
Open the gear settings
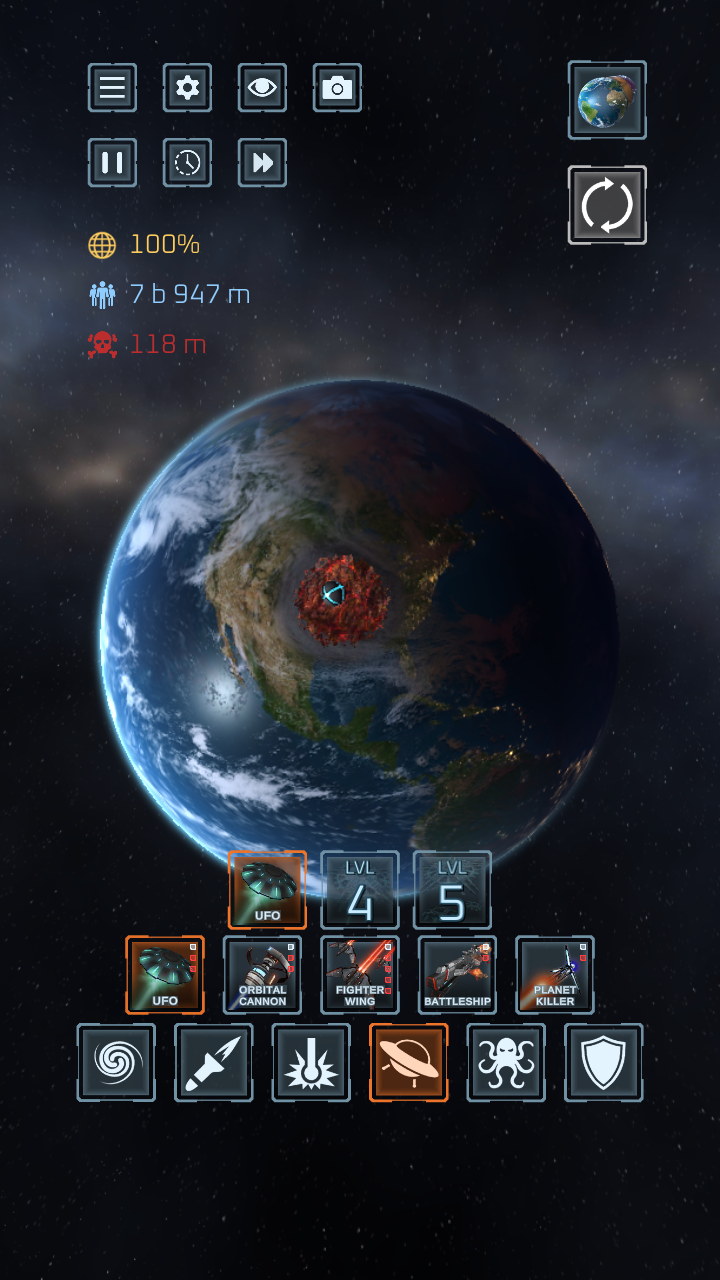coord(187,88)
